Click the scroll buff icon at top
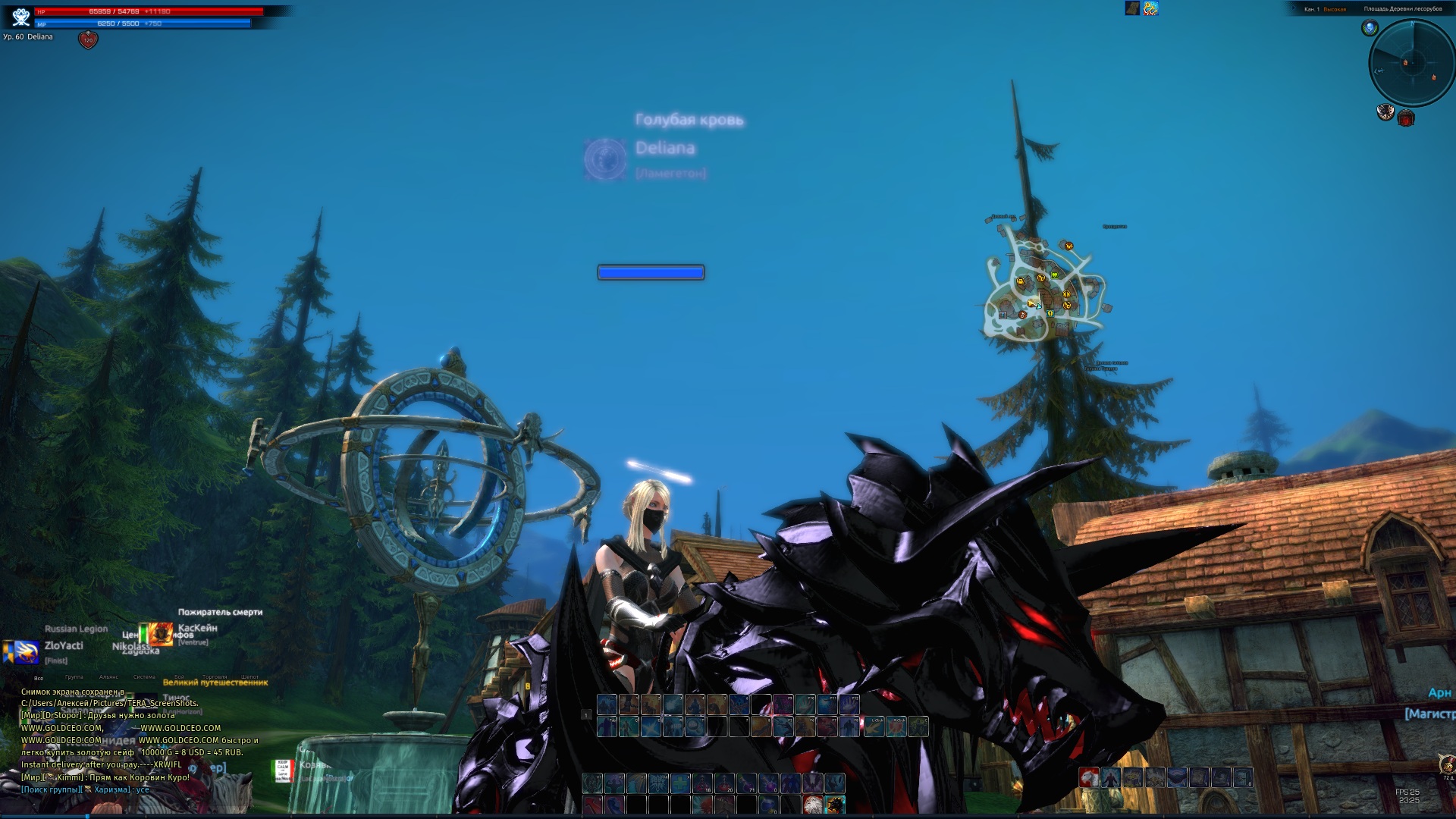Viewport: 1456px width, 819px height. click(1132, 8)
